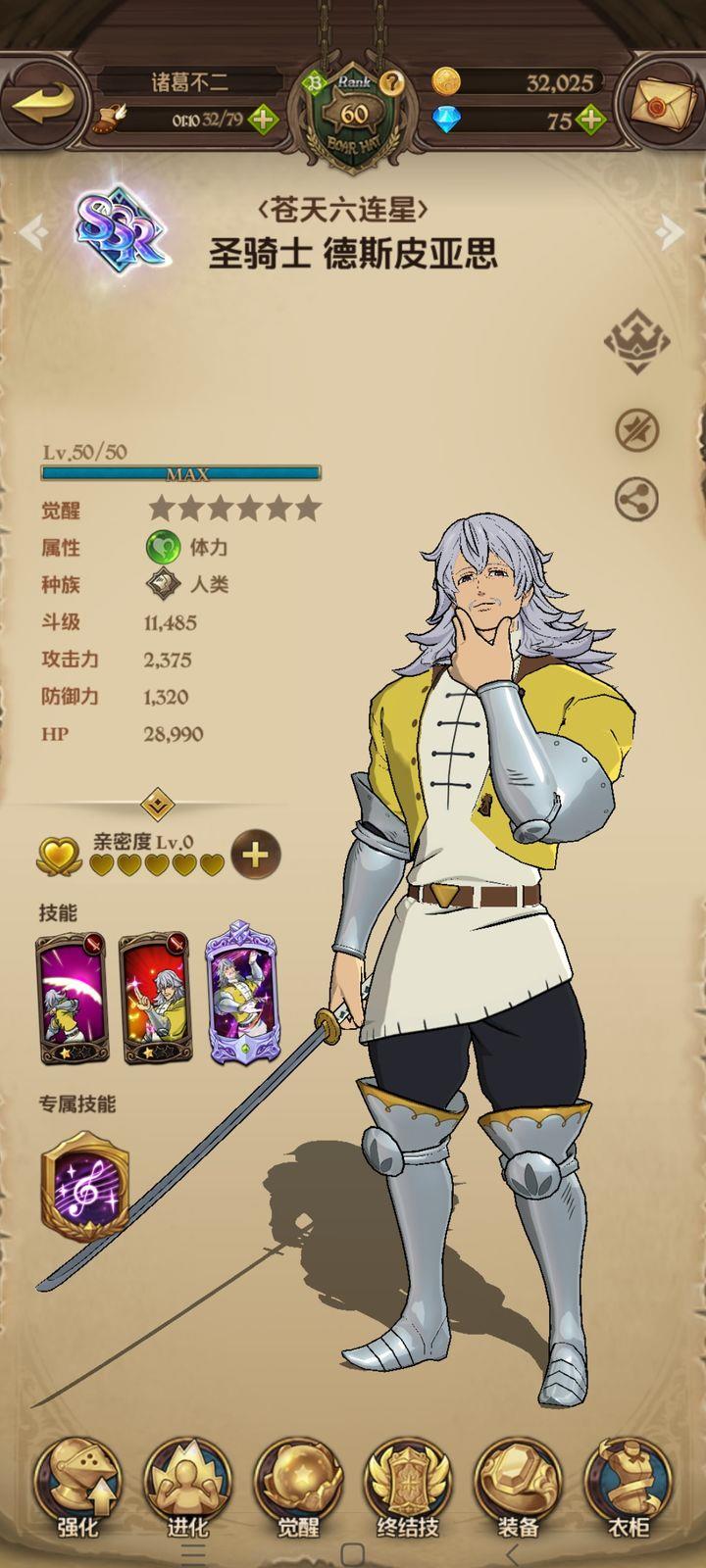The width and height of the screenshot is (706, 1568).
Task: Open the Rank help question mark
Action: click(x=393, y=82)
